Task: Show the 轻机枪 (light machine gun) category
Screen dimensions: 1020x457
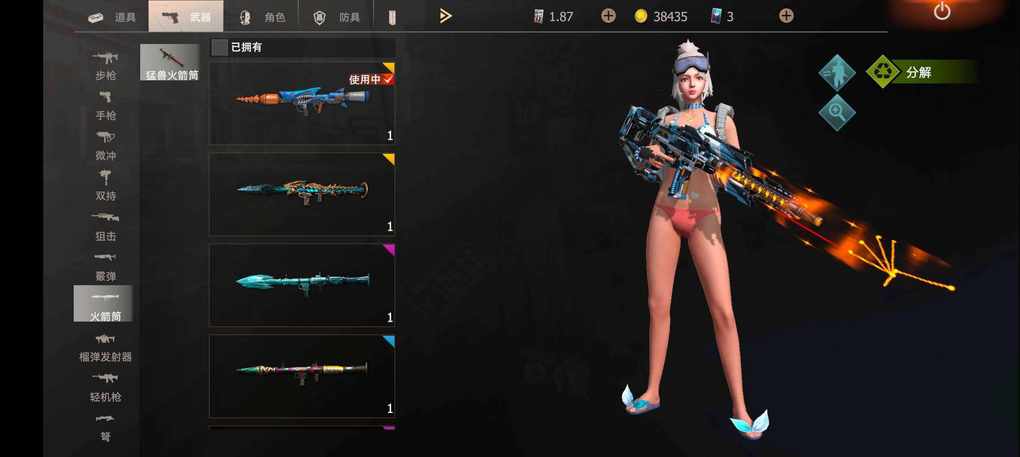Action: 105,386
